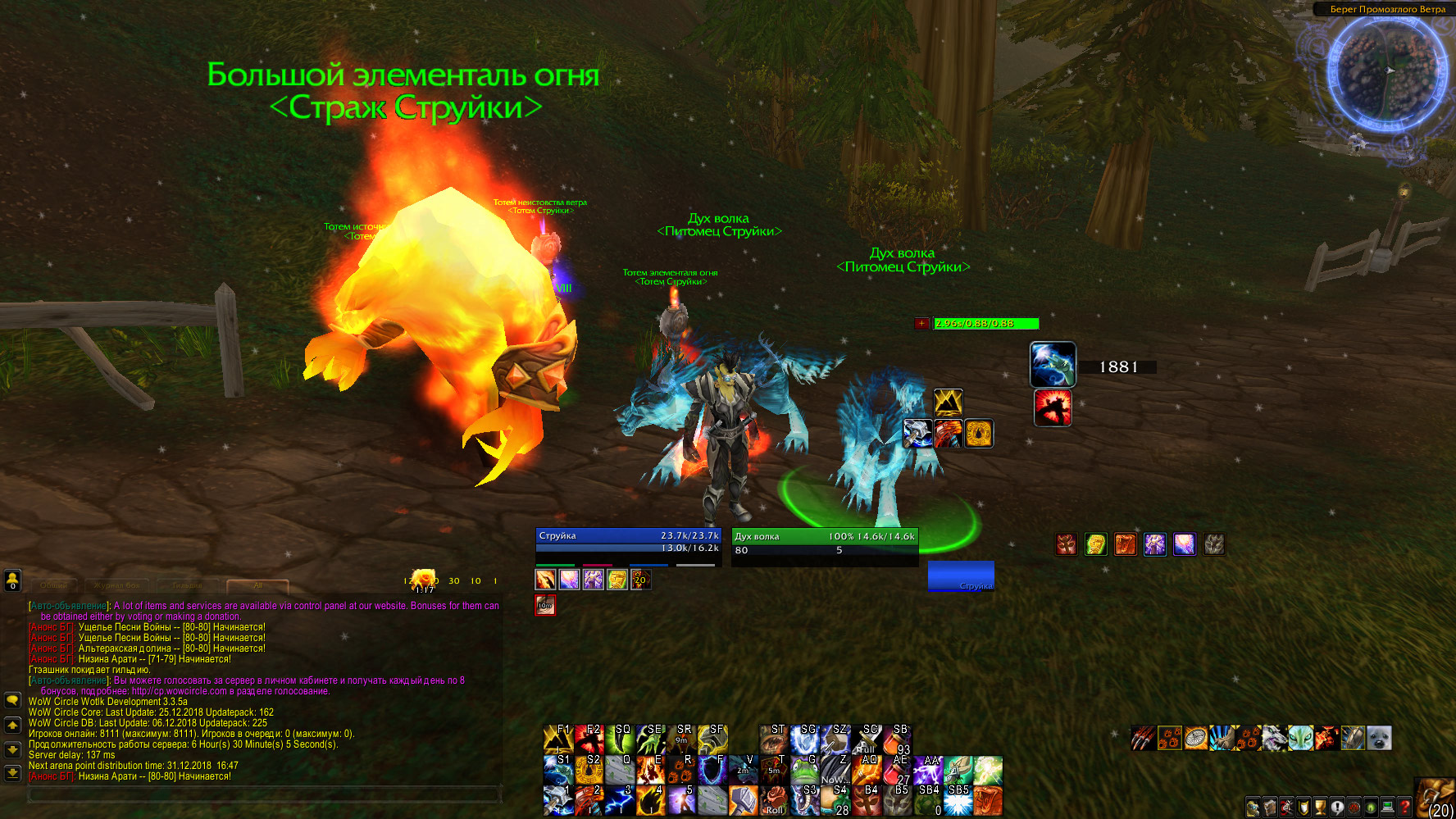
Task: Select the Дух волка pet frame
Action: [x=825, y=543]
